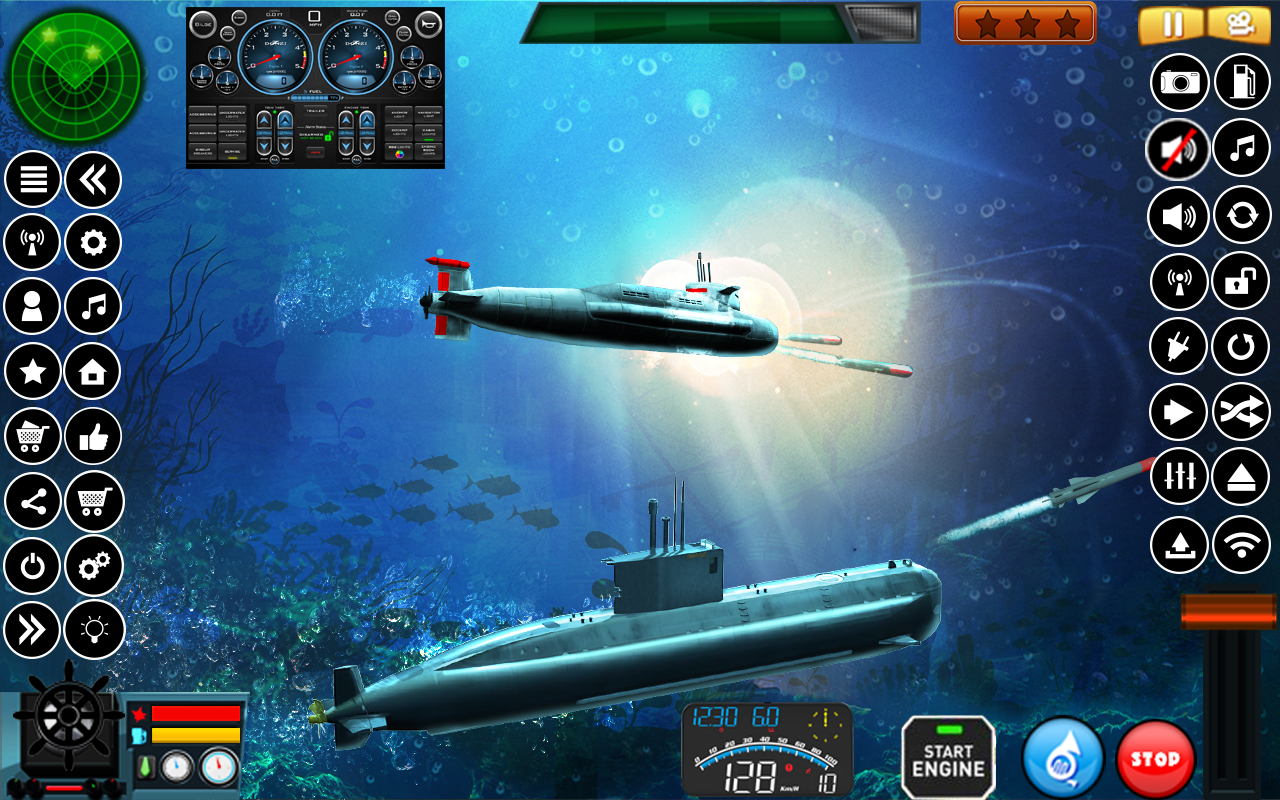This screenshot has width=1280, height=800.
Task: Open the equalizer controls icon
Action: point(1177,477)
